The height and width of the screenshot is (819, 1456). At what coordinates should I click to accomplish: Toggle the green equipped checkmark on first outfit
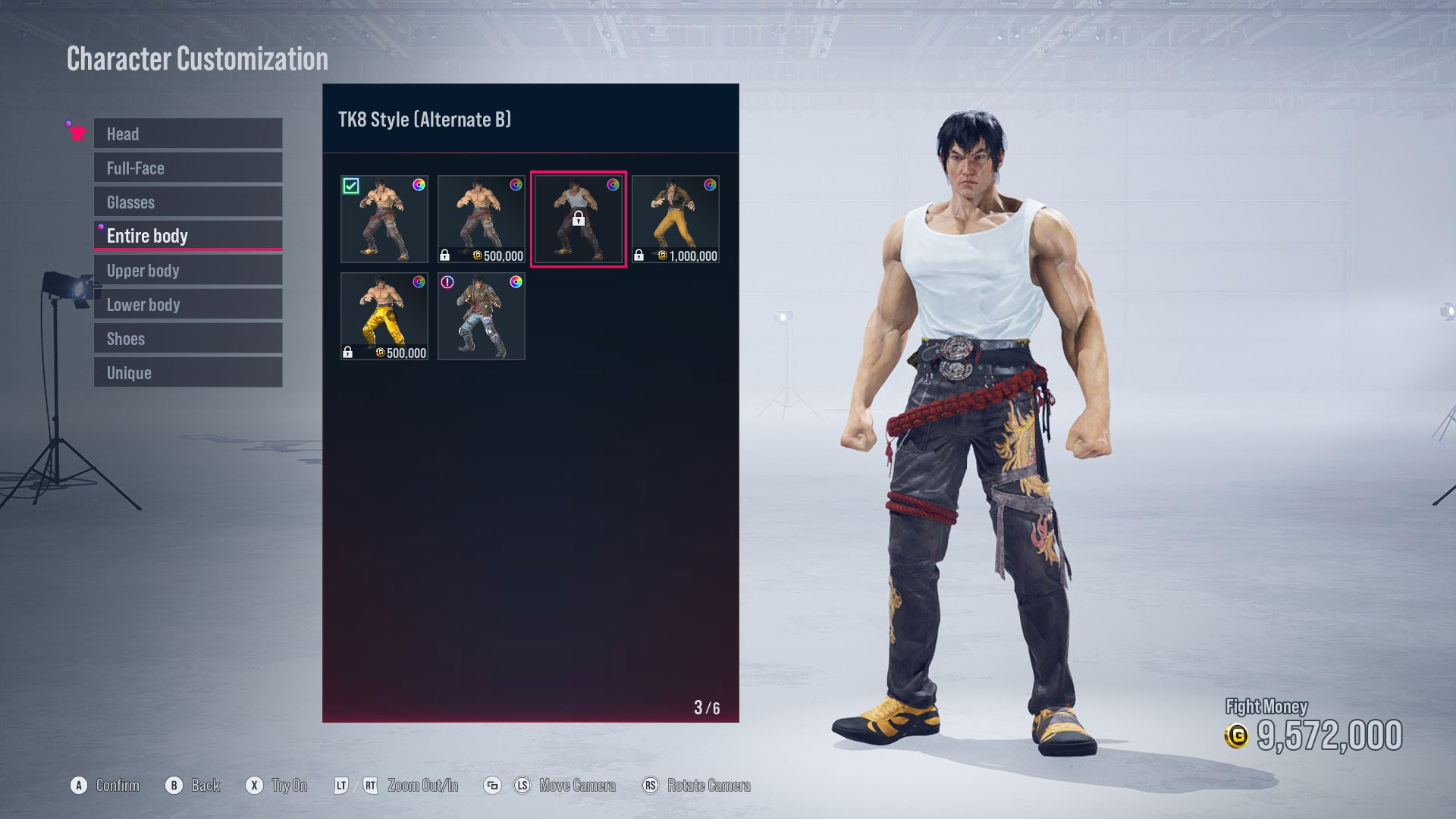351,185
